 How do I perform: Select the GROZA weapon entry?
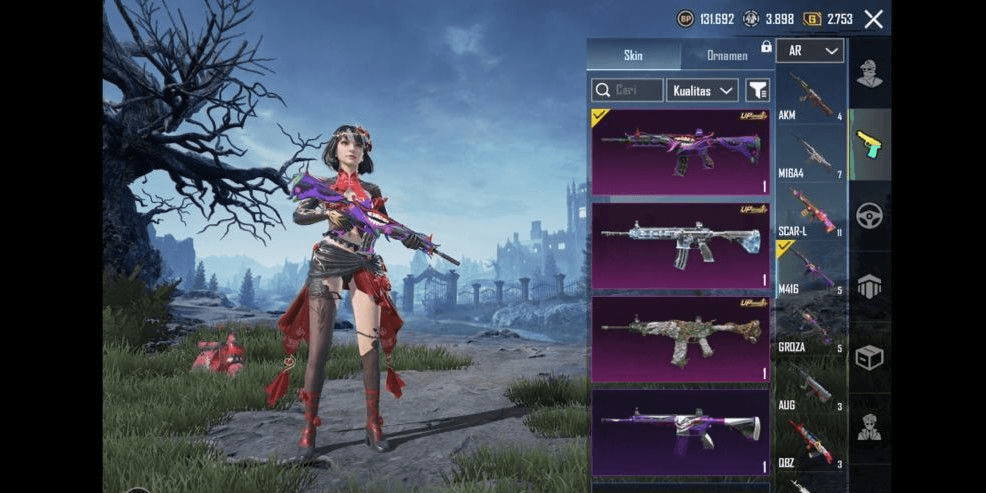pos(811,328)
